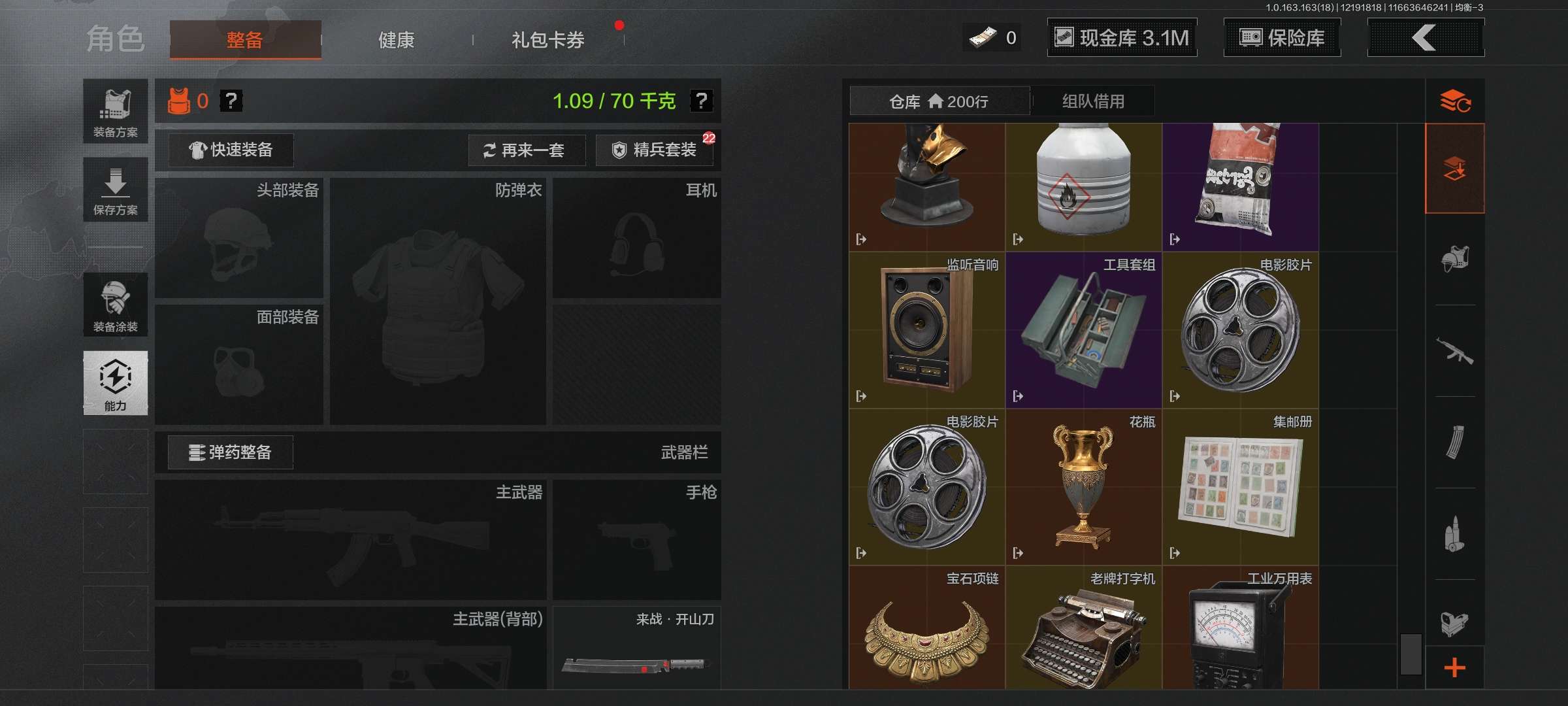Open the ability panel (能力)

pyautogui.click(x=115, y=383)
